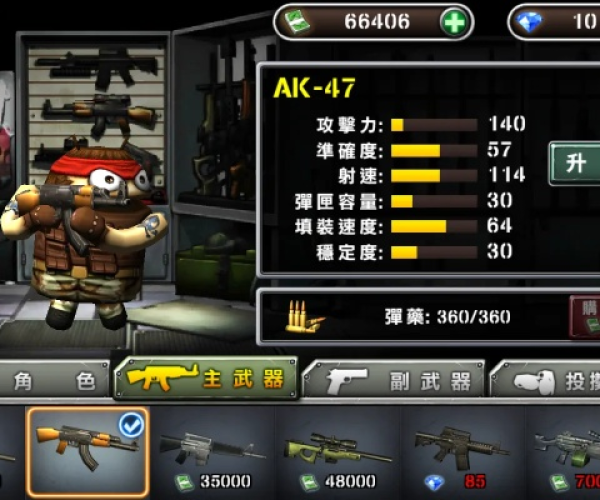Buy ammo with the red button
The height and width of the screenshot is (500, 600).
[x=586, y=315]
